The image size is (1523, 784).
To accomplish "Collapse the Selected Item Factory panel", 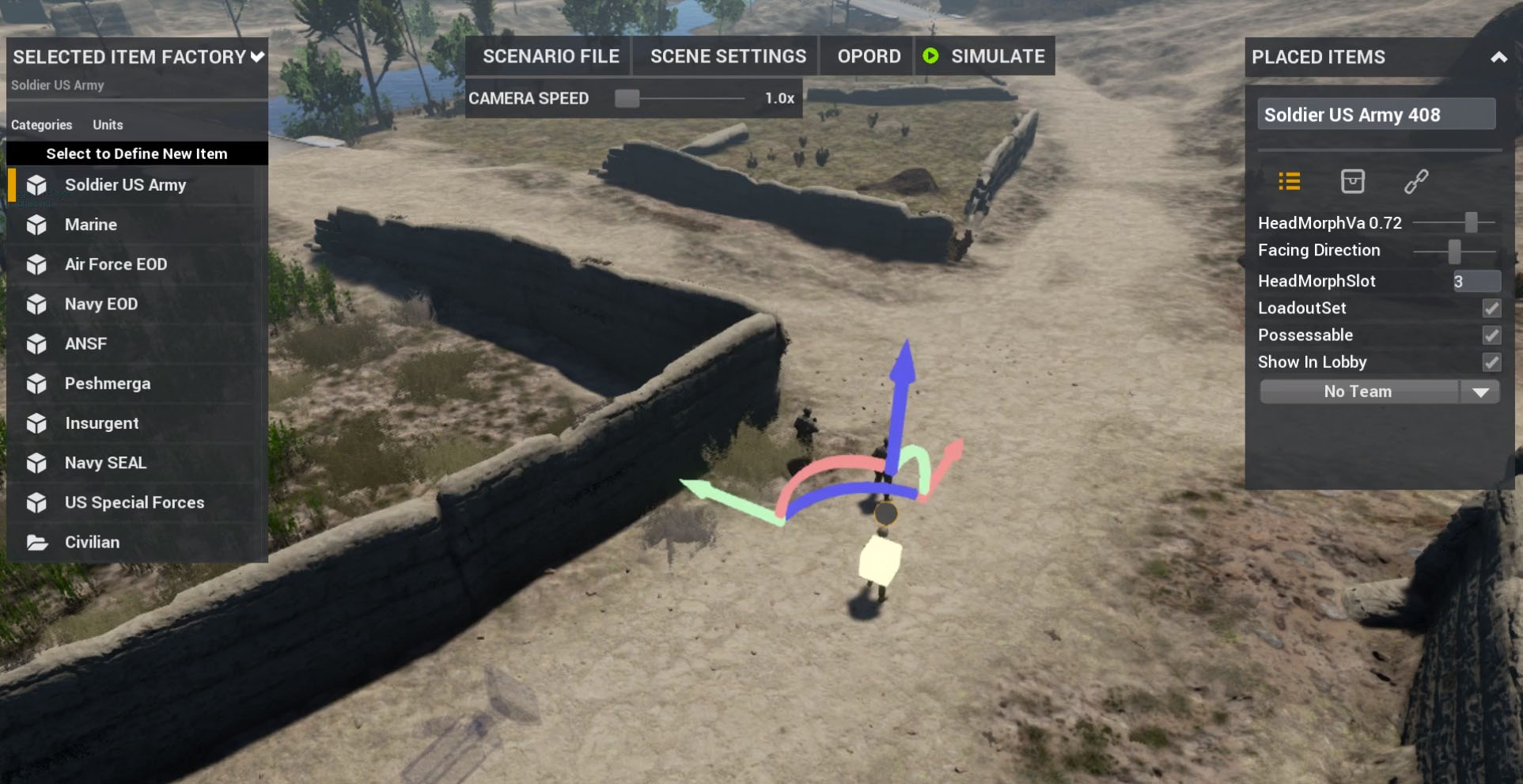I will 257,57.
